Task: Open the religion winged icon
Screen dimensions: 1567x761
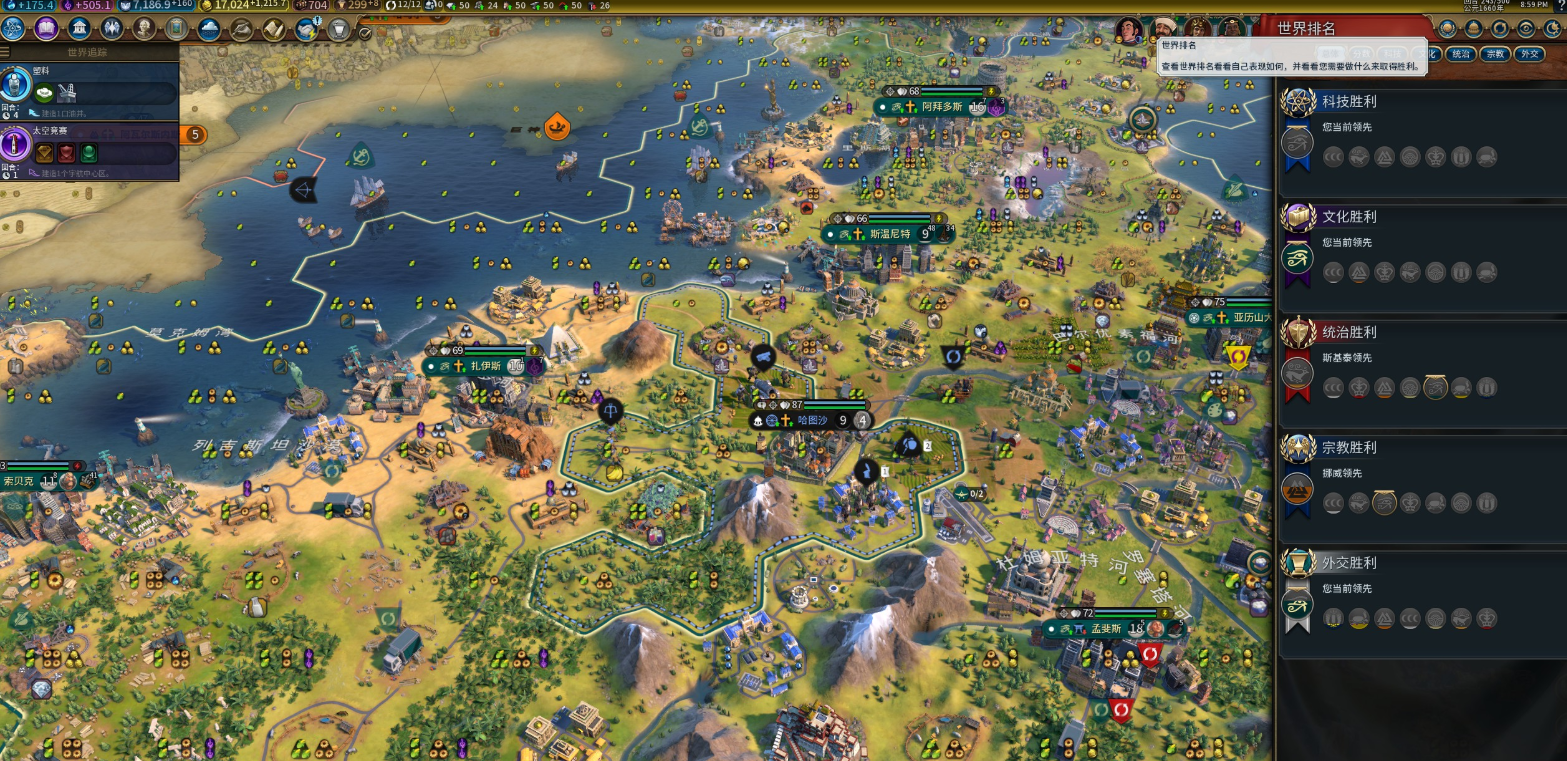Action: (111, 28)
